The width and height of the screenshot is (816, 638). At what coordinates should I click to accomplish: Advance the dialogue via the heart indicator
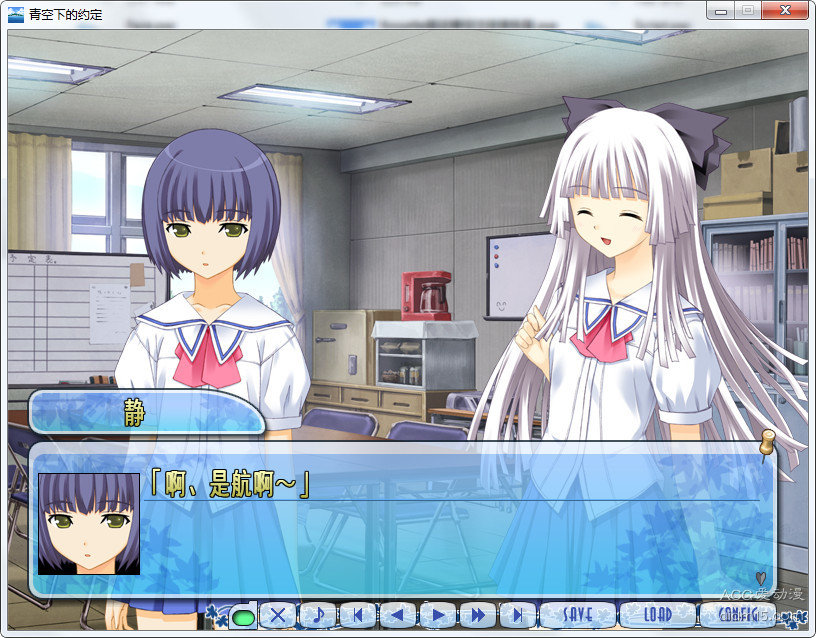click(761, 577)
